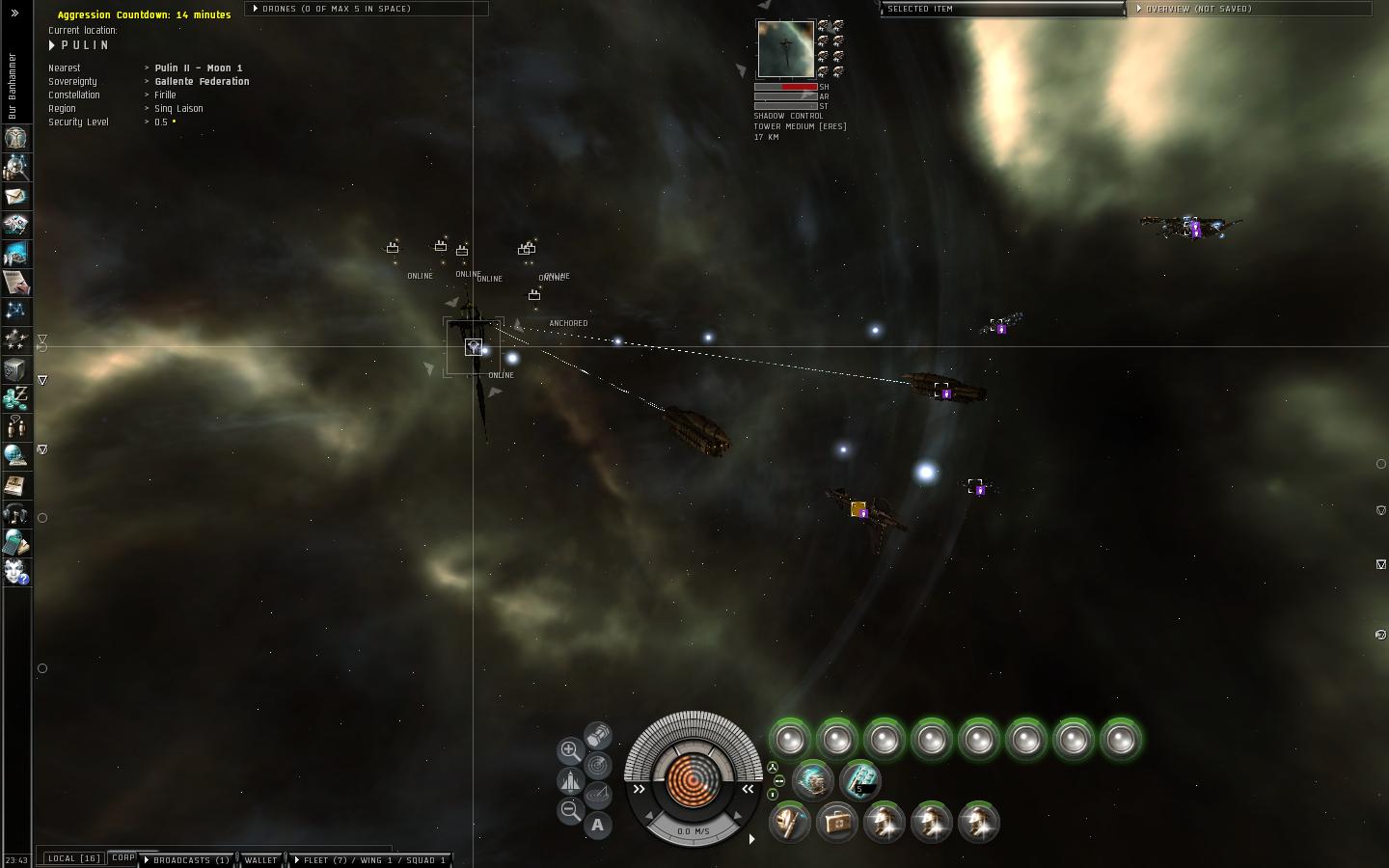Open the EVE Mail envelope icon
The height and width of the screenshot is (868, 1389).
(x=15, y=196)
